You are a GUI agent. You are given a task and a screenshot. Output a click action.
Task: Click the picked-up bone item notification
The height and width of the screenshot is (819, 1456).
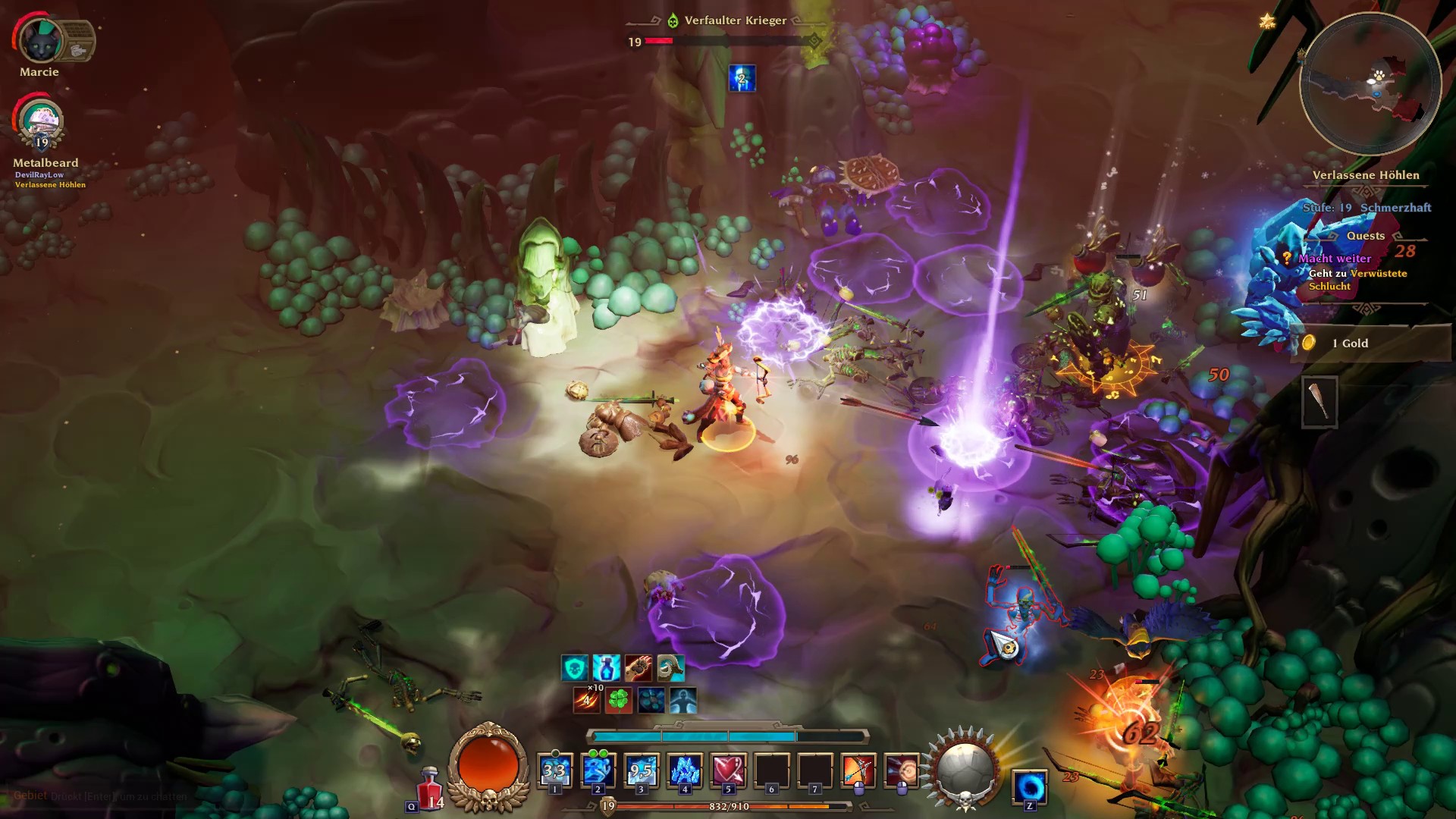pos(1319,401)
